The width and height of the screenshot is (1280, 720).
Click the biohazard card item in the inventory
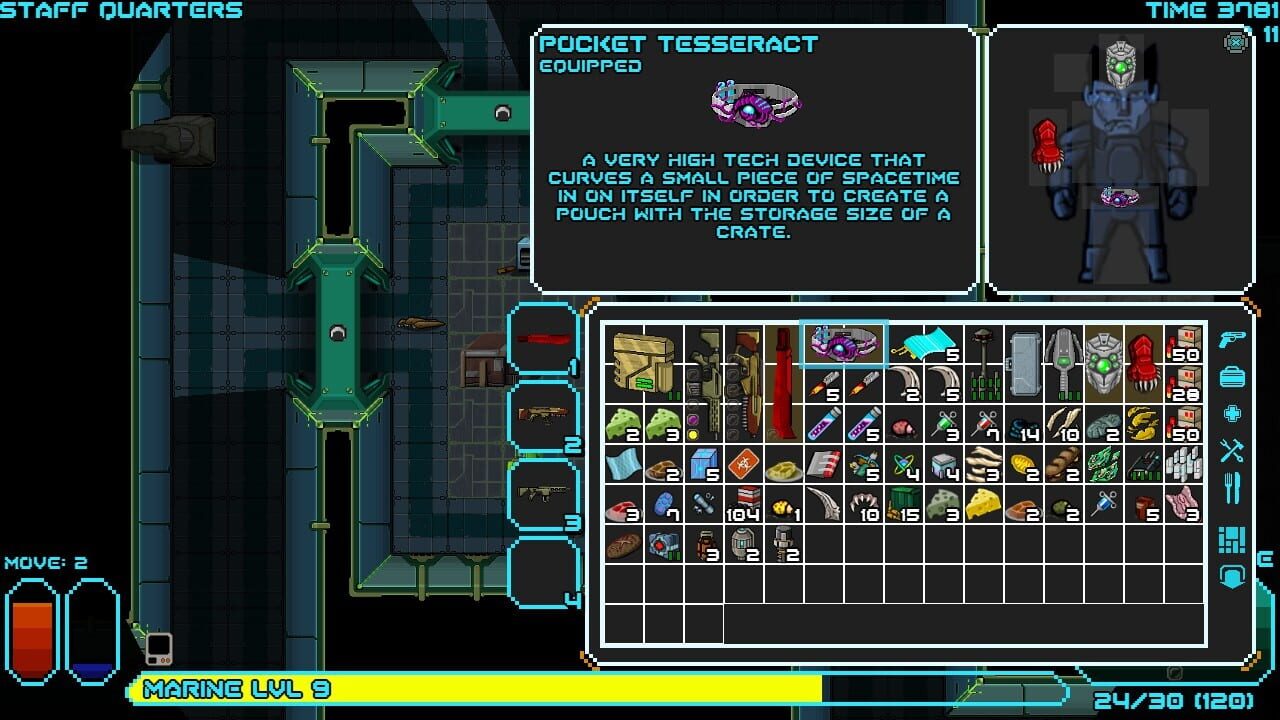point(742,465)
